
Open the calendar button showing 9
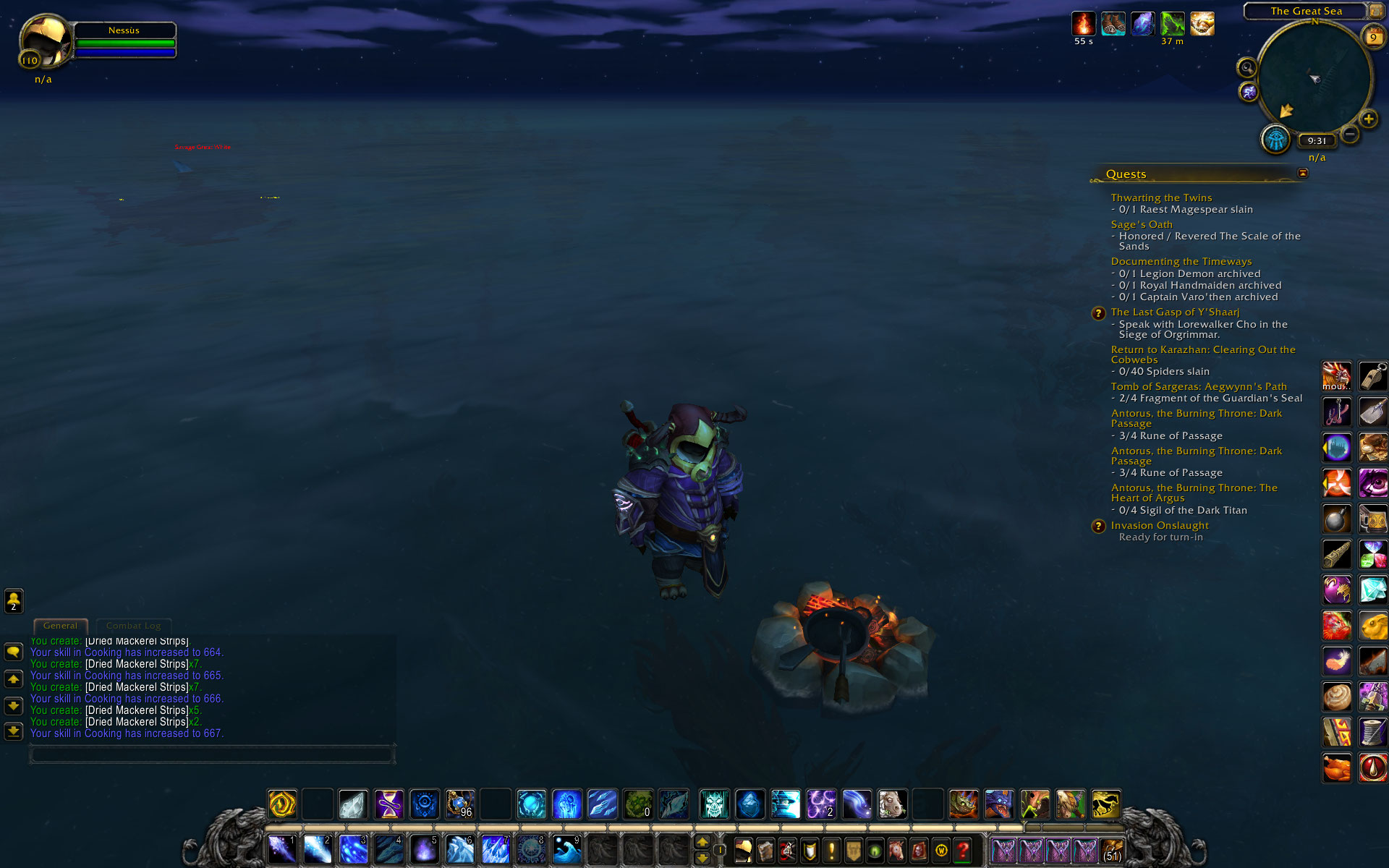(1372, 37)
